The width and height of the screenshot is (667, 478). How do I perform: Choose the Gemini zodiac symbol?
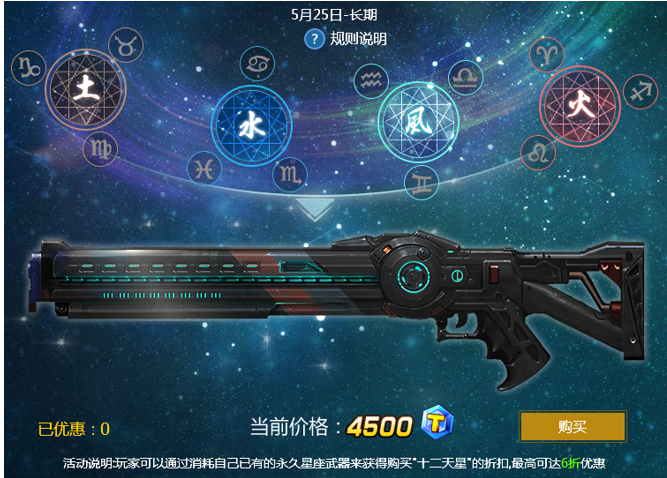(421, 181)
